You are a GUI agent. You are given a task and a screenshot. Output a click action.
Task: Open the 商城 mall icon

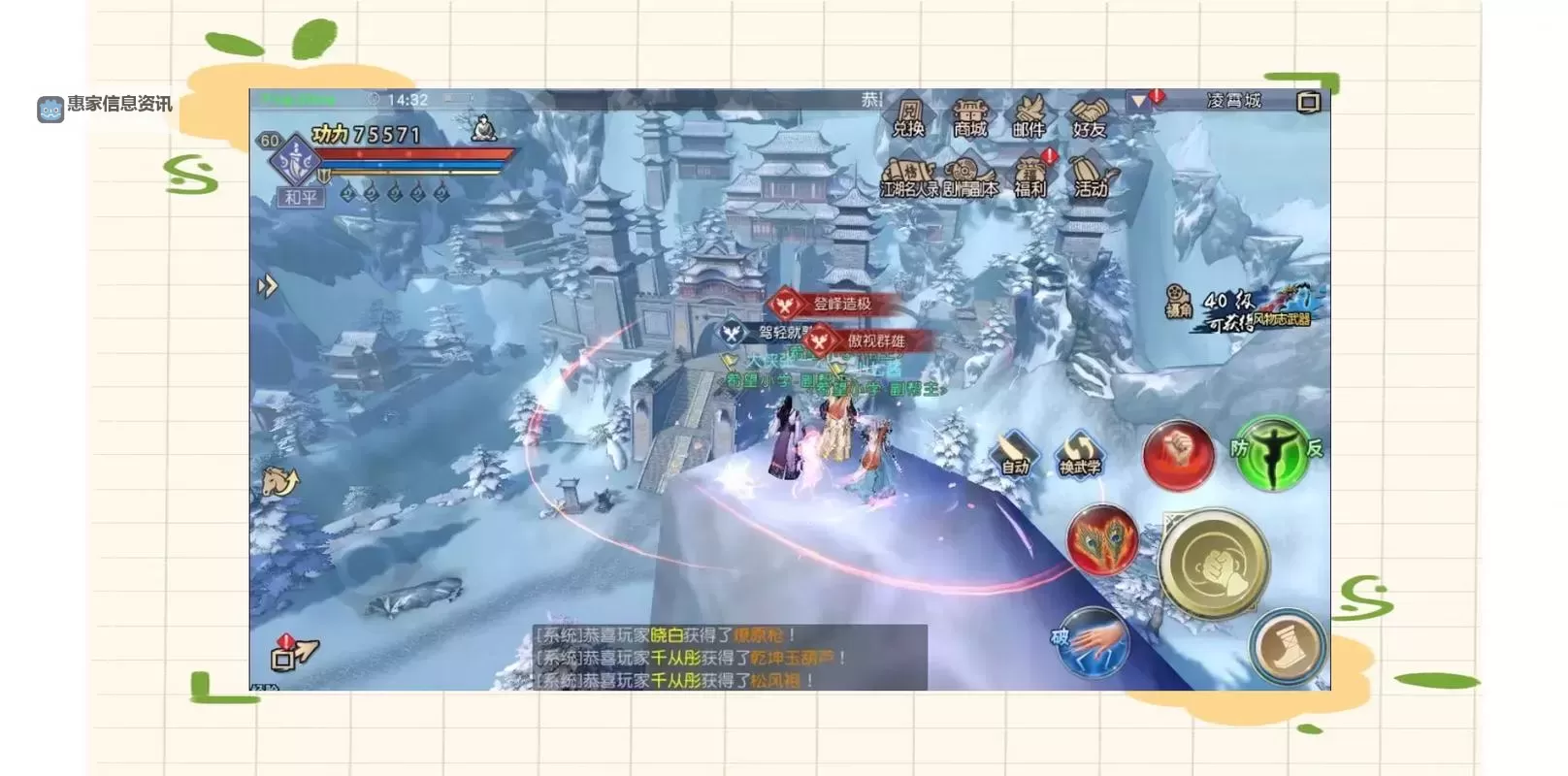(x=970, y=114)
